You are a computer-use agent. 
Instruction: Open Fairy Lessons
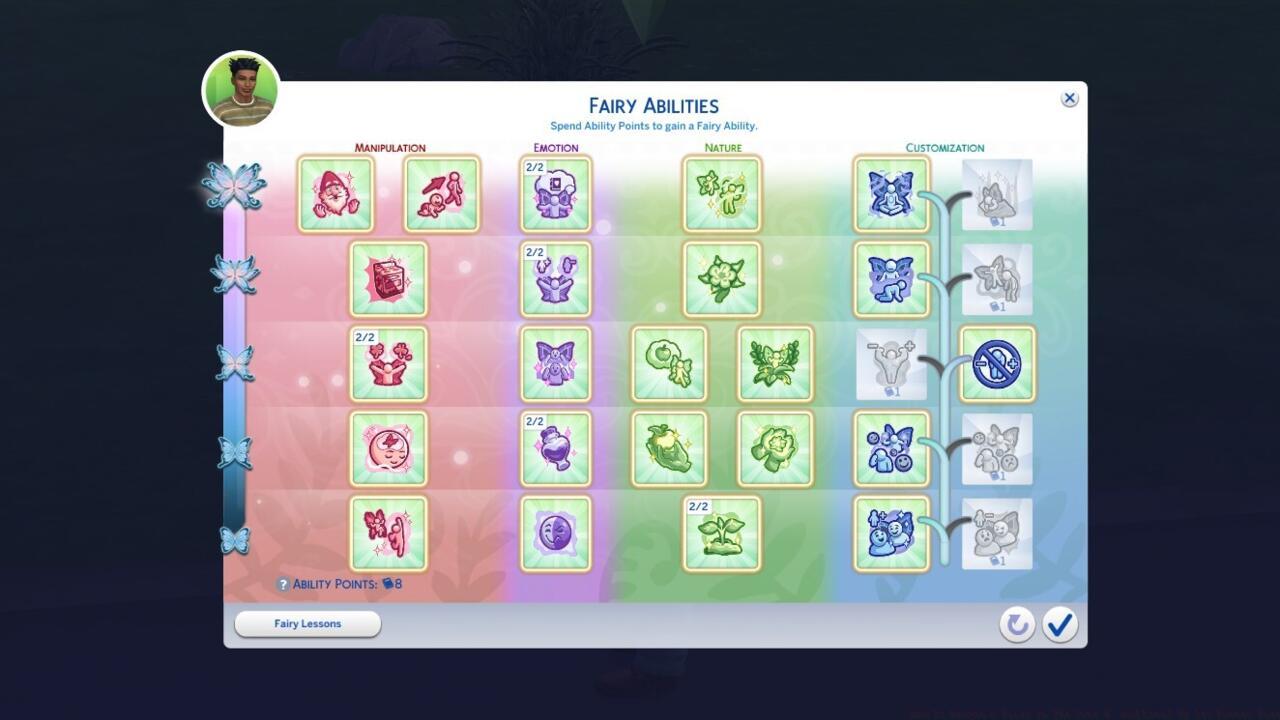click(307, 623)
